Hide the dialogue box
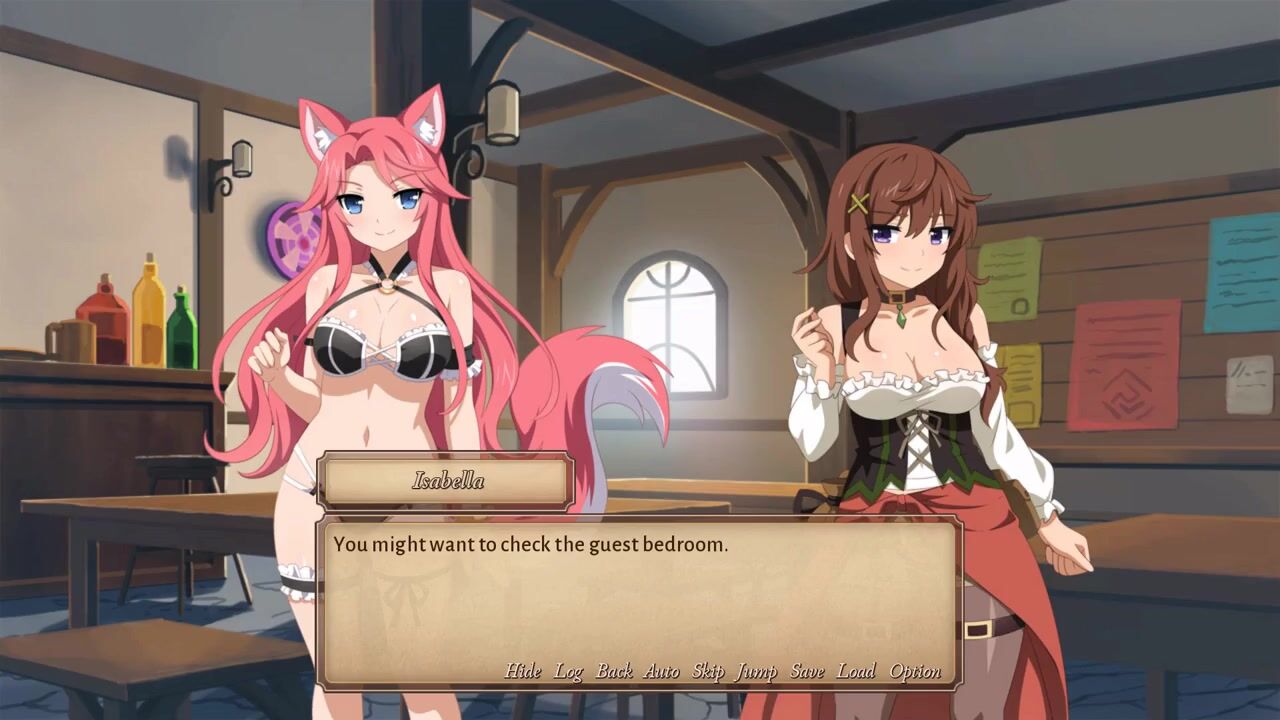1280x720 pixels. (522, 671)
